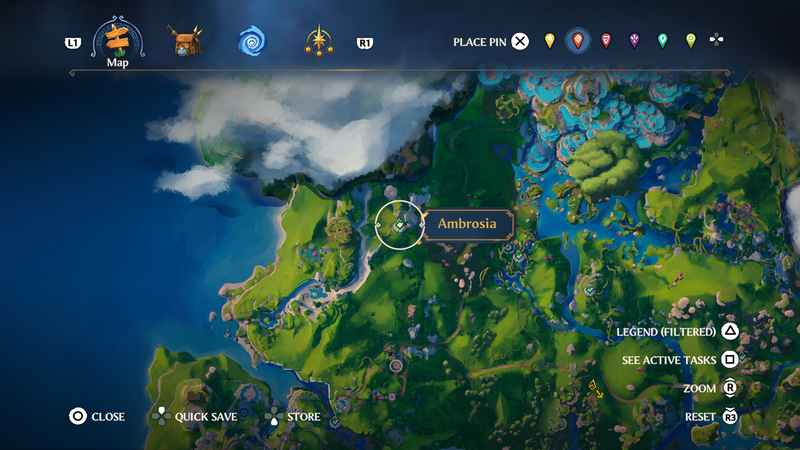Close the map screen
Screen dimensions: 800x450
click(x=97, y=416)
